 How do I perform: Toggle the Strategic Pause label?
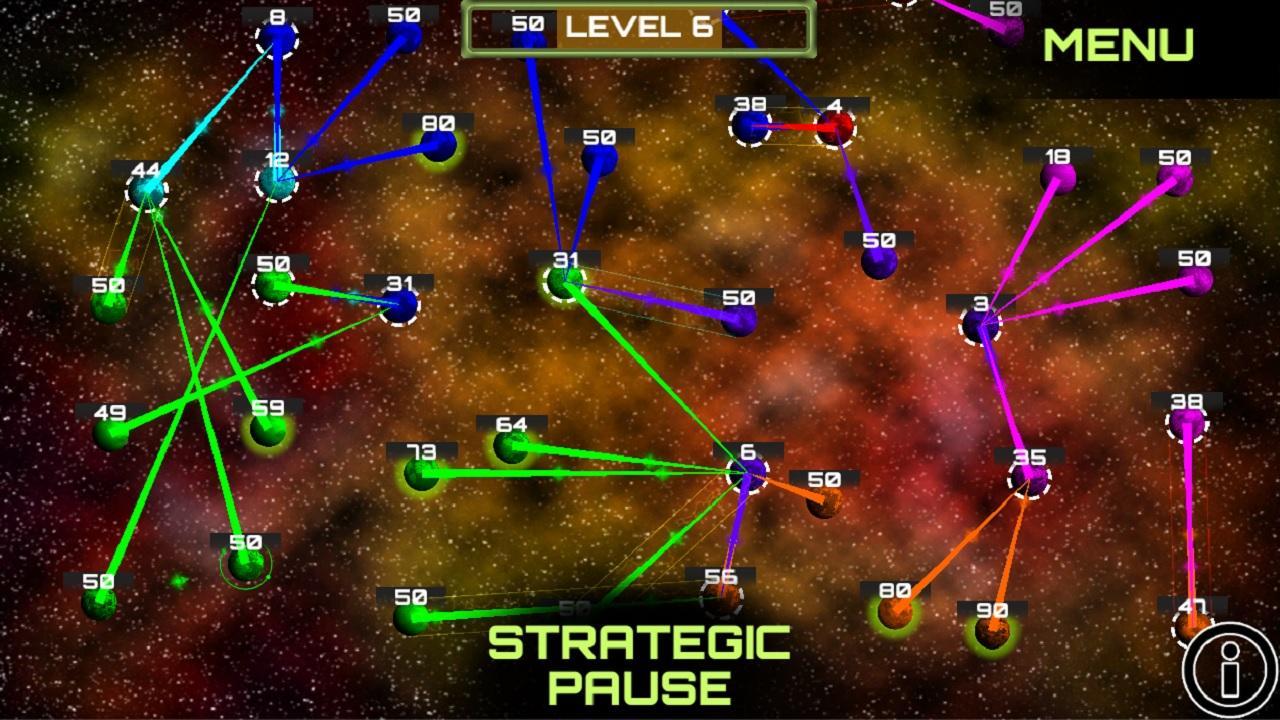[x=639, y=664]
